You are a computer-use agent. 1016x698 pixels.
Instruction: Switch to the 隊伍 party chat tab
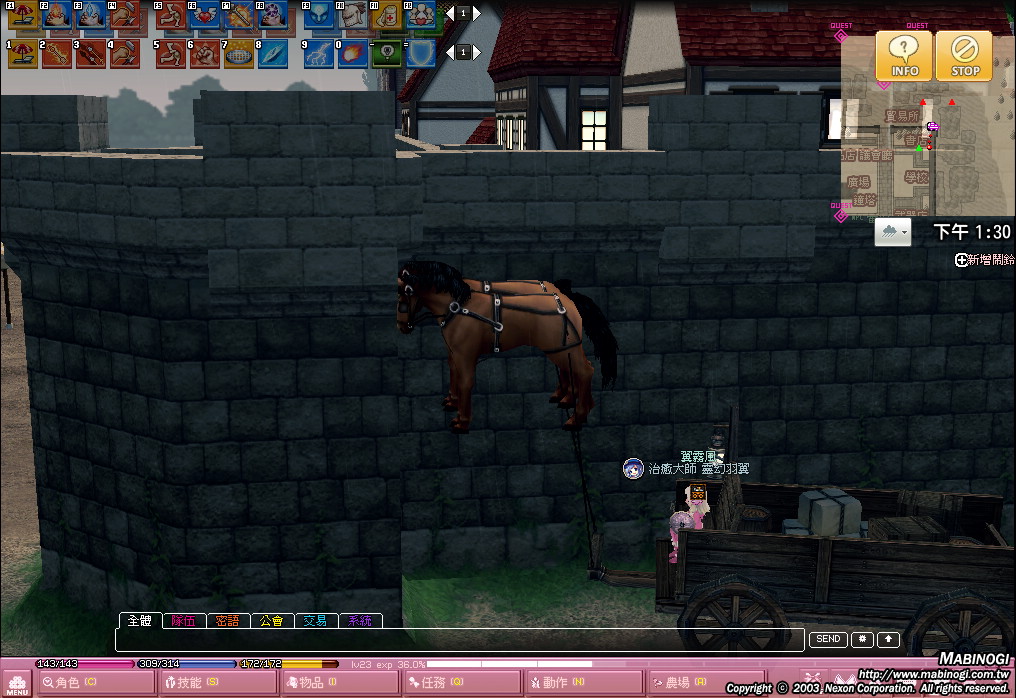point(184,621)
